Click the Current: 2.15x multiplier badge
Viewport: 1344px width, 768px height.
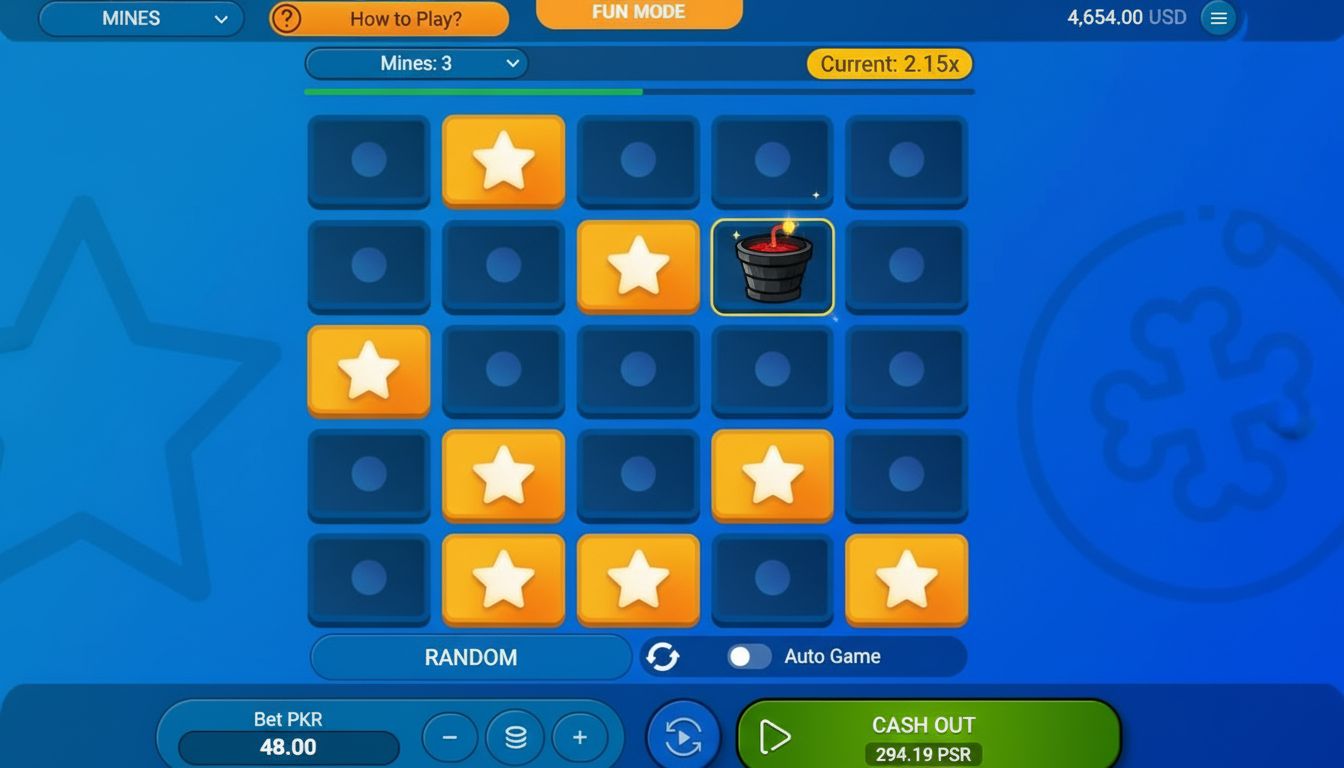[x=888, y=63]
